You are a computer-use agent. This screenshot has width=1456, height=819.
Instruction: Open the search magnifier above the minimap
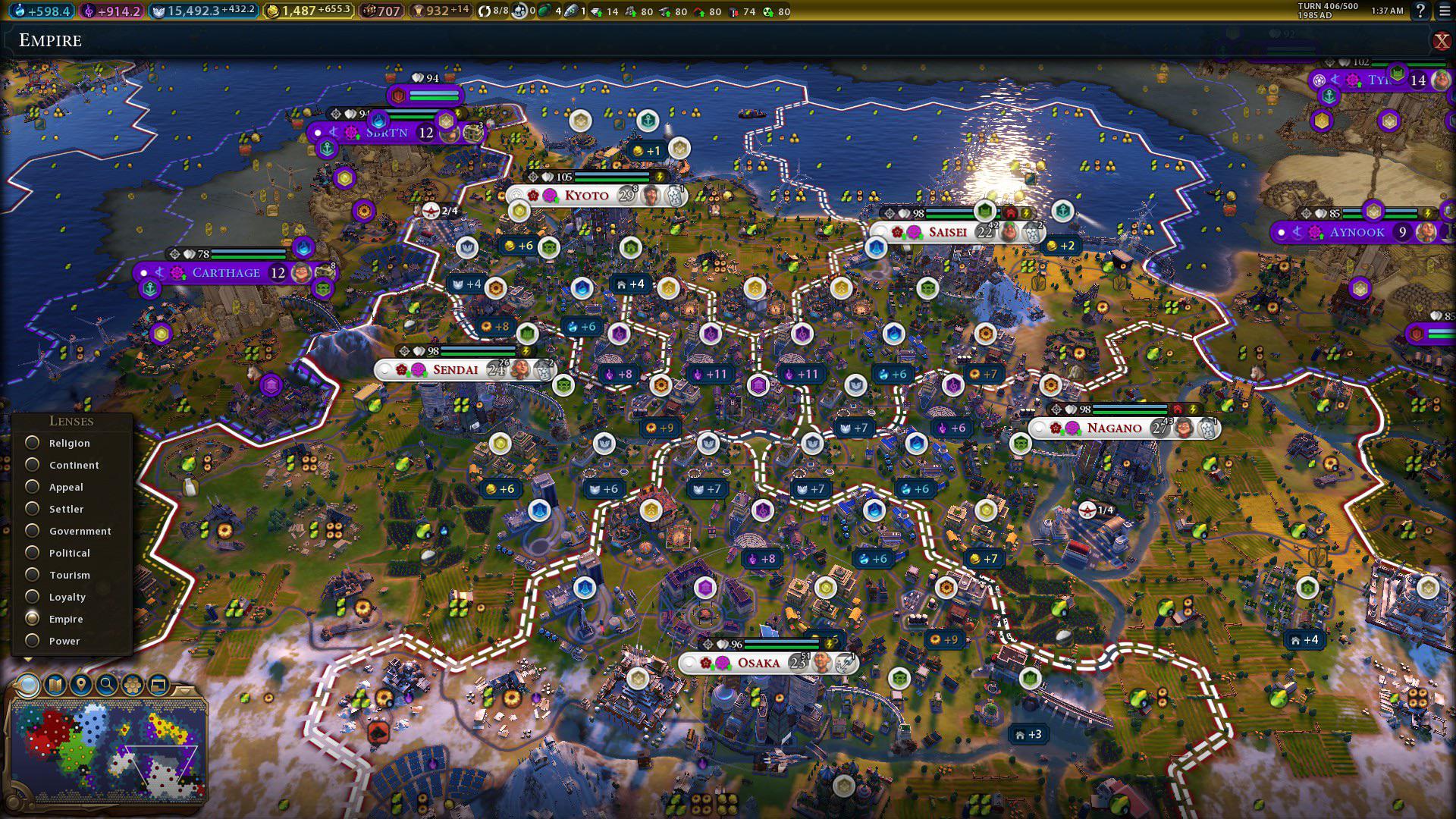click(x=105, y=685)
